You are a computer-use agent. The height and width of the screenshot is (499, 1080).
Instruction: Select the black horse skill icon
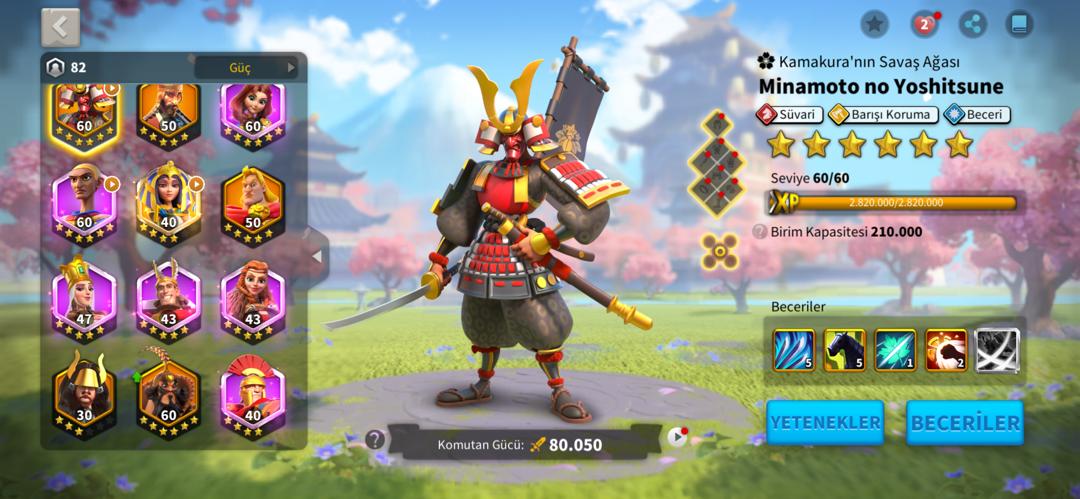point(845,350)
